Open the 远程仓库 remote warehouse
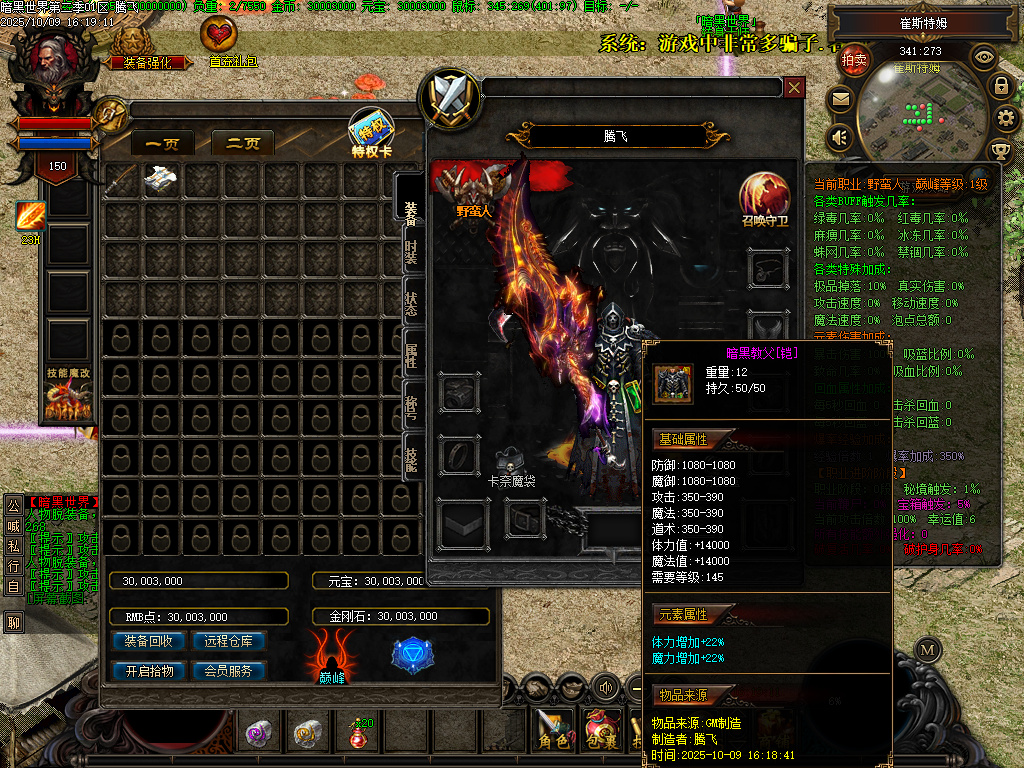The width and height of the screenshot is (1024, 768). (229, 641)
